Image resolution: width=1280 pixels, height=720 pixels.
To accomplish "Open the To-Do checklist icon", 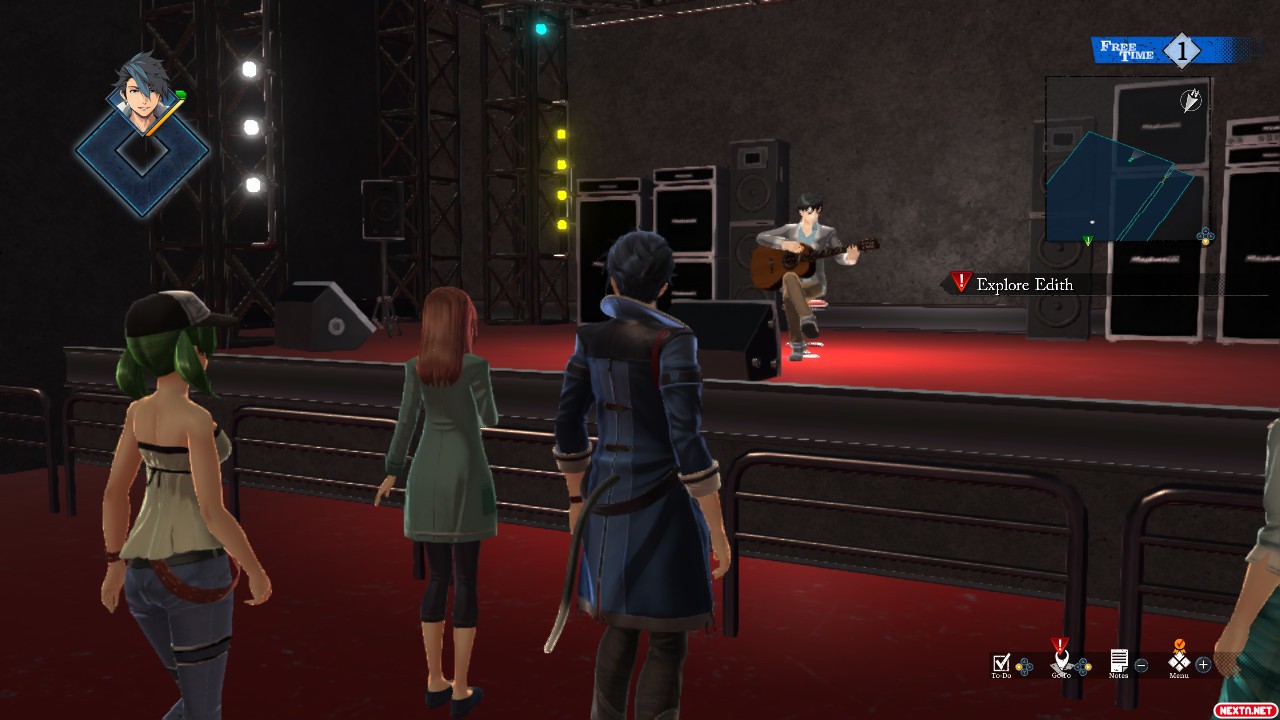I will 1001,662.
